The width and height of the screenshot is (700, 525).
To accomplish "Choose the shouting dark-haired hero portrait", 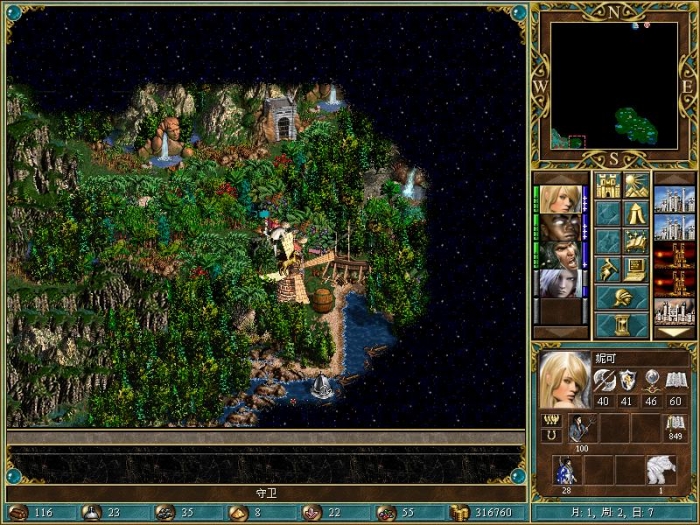I will (559, 255).
